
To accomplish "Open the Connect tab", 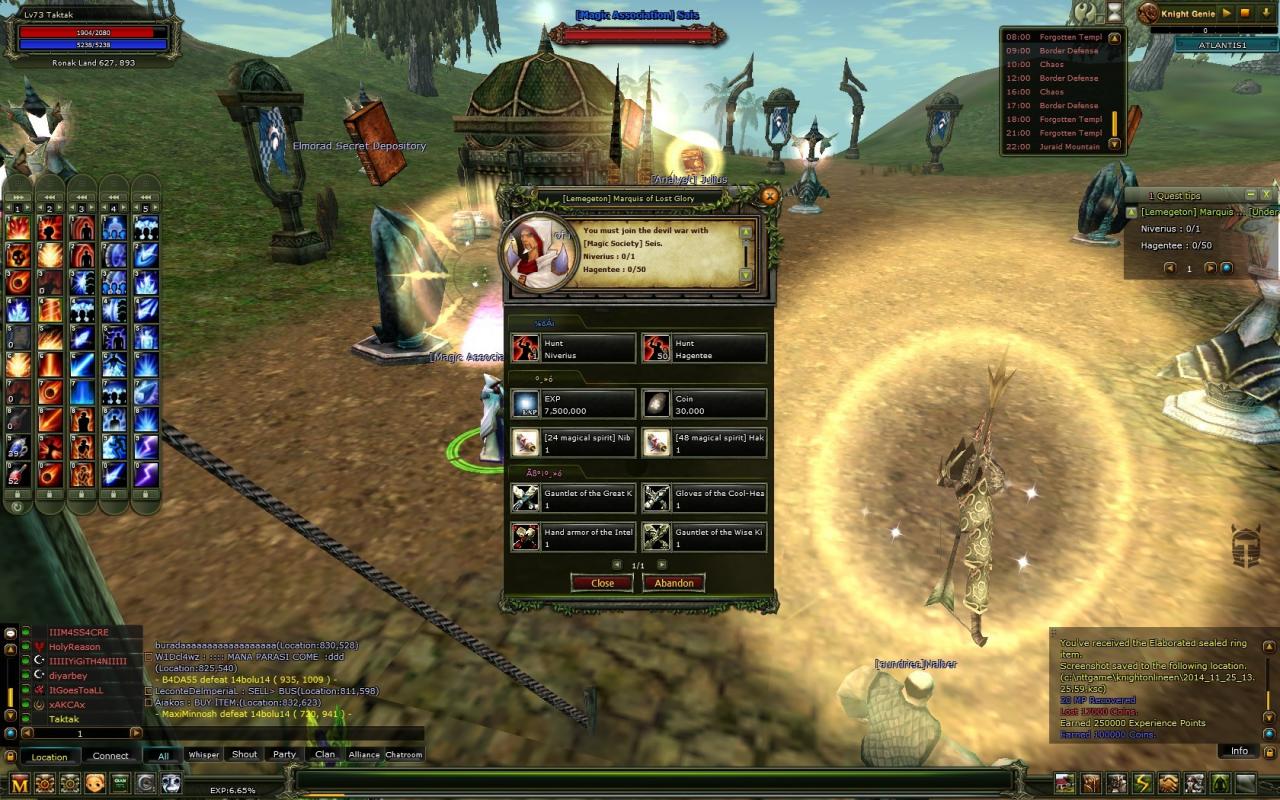I will coord(110,756).
